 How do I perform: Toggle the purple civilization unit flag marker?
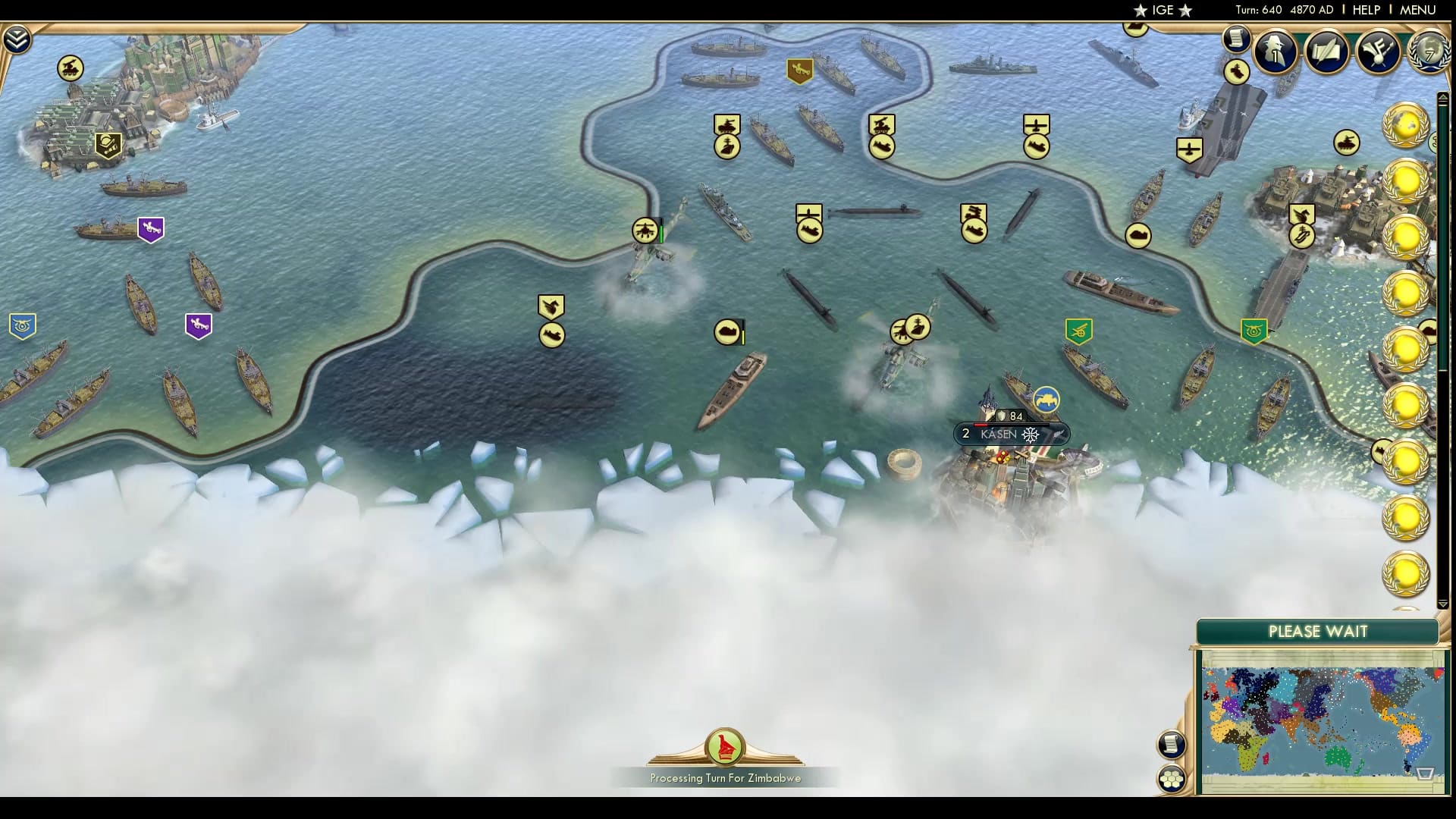coord(150,227)
